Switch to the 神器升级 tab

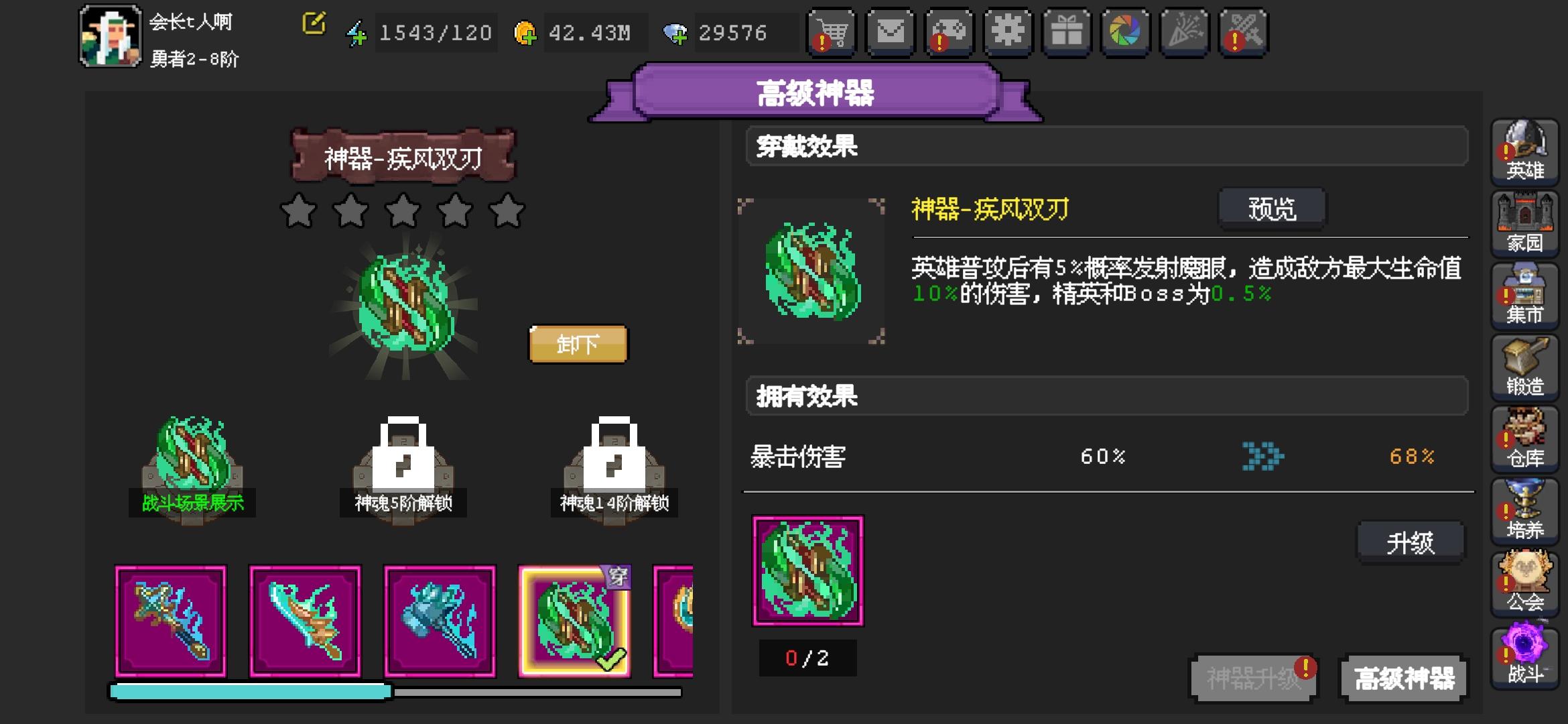point(1252,678)
